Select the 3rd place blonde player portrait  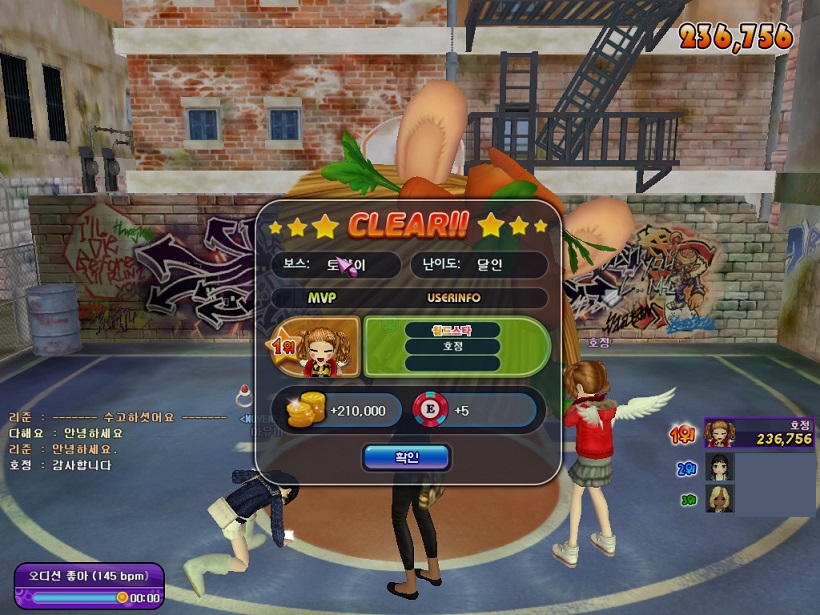(x=719, y=499)
